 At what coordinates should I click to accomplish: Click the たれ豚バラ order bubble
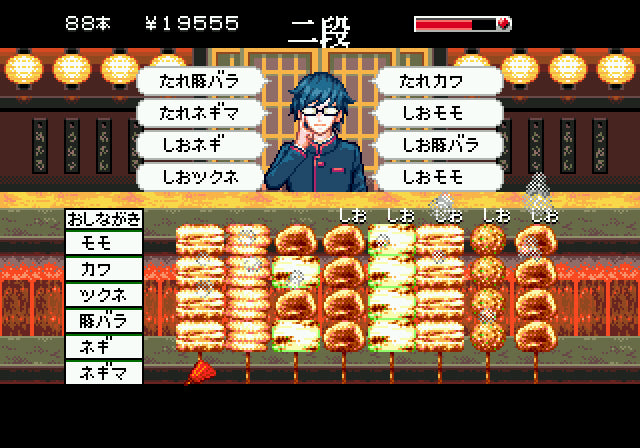[201, 81]
